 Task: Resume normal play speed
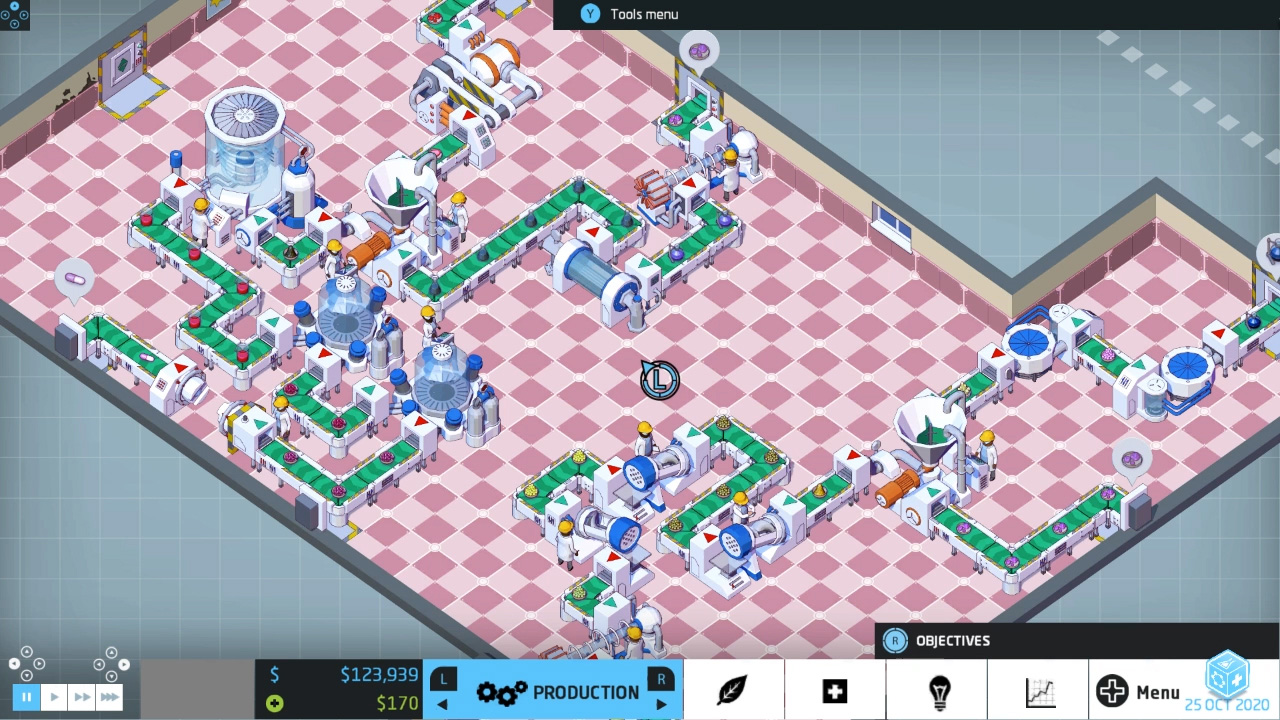(54, 697)
